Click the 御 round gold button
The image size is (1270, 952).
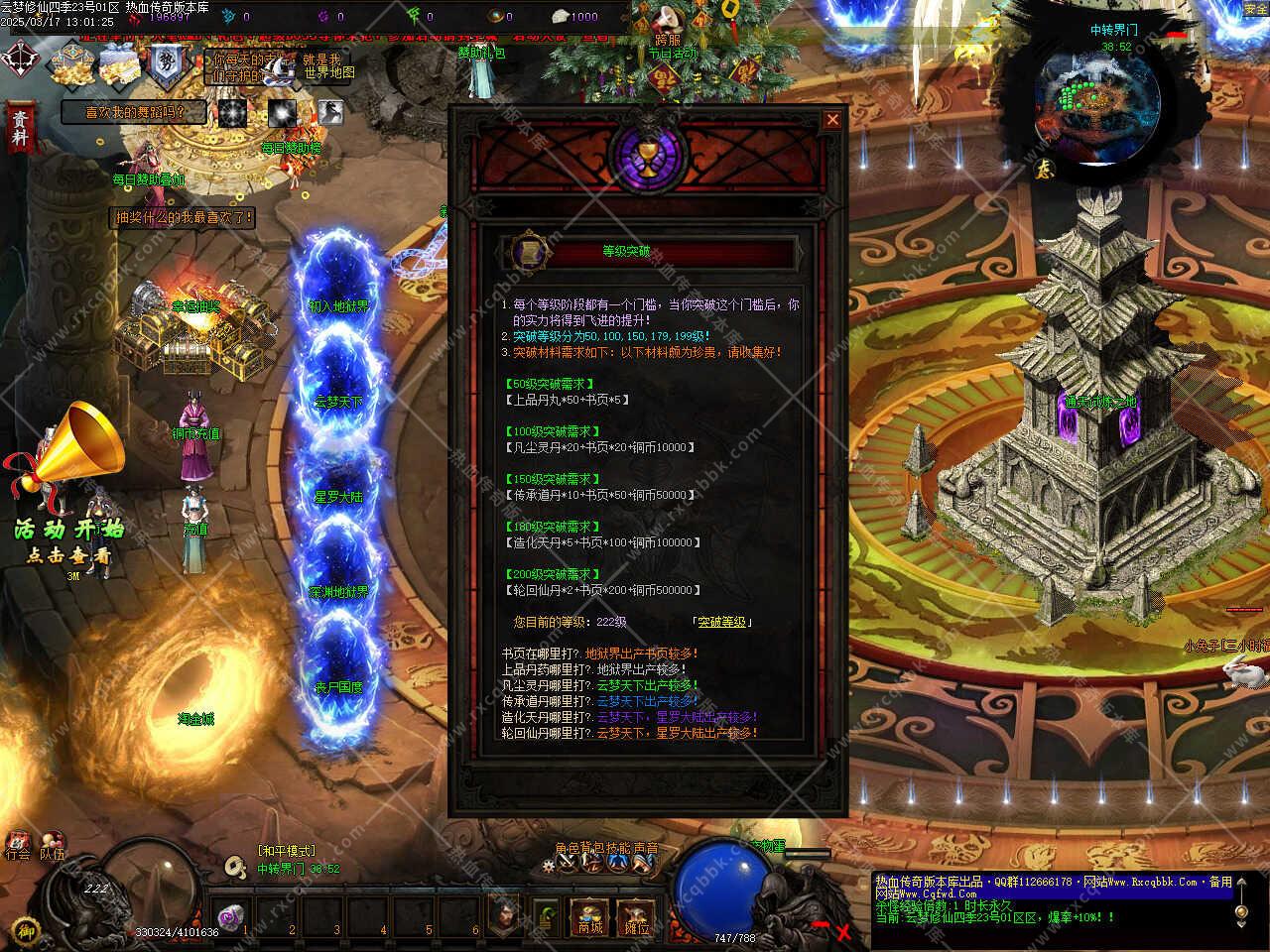[x=27, y=929]
